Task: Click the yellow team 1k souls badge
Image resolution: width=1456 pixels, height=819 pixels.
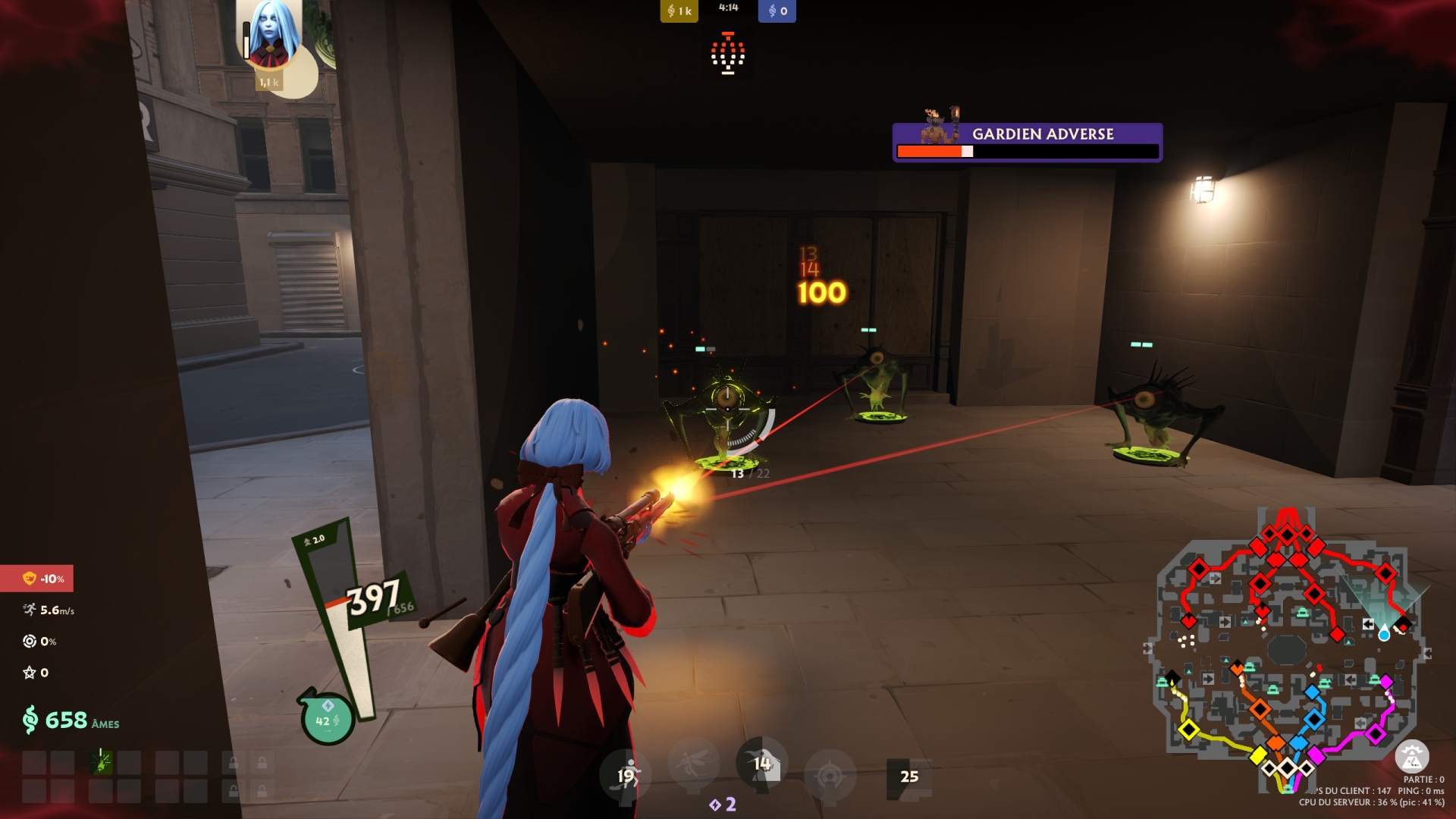Action: [x=679, y=11]
